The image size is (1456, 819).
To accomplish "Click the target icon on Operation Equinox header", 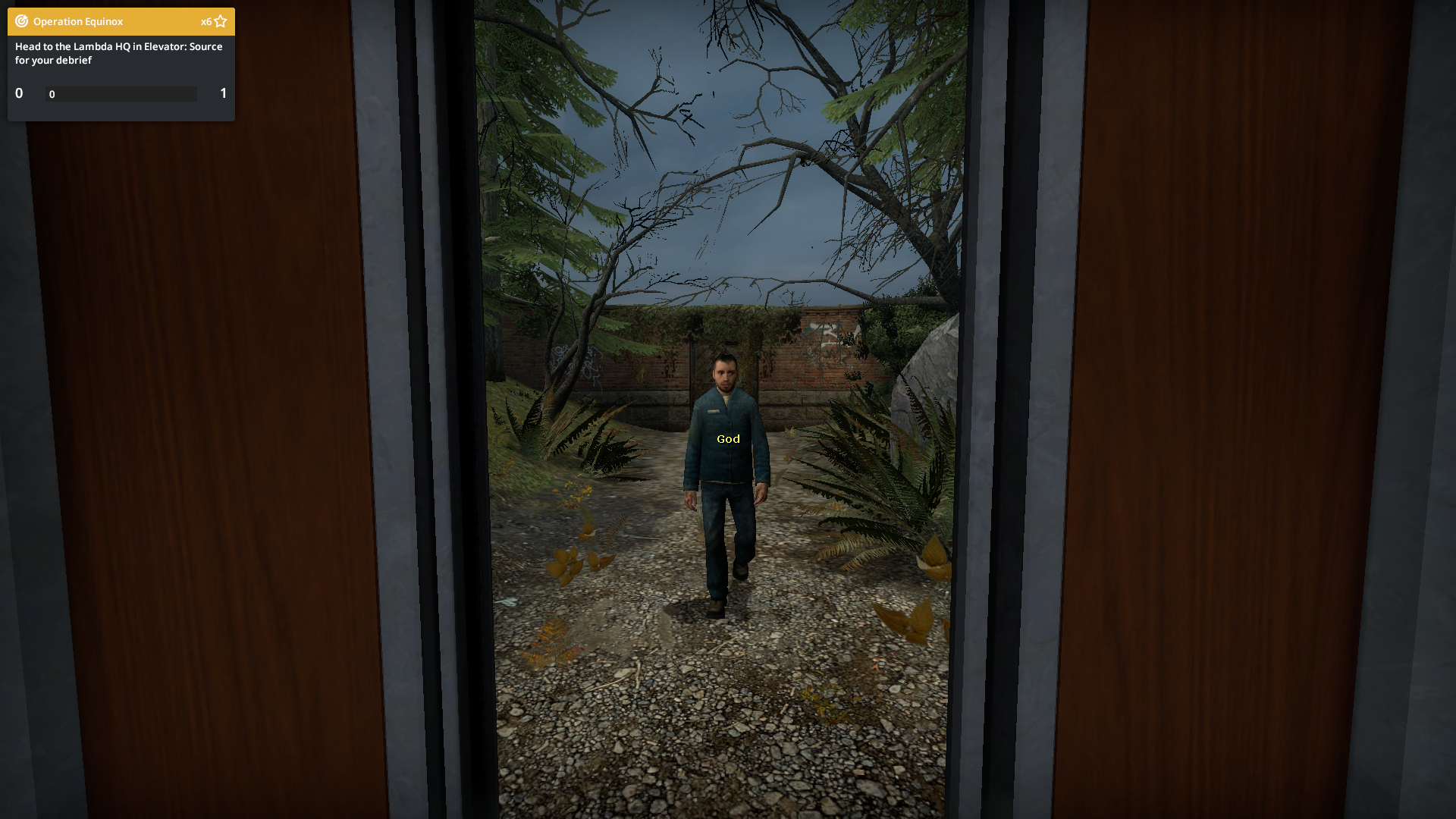I will pyautogui.click(x=20, y=21).
